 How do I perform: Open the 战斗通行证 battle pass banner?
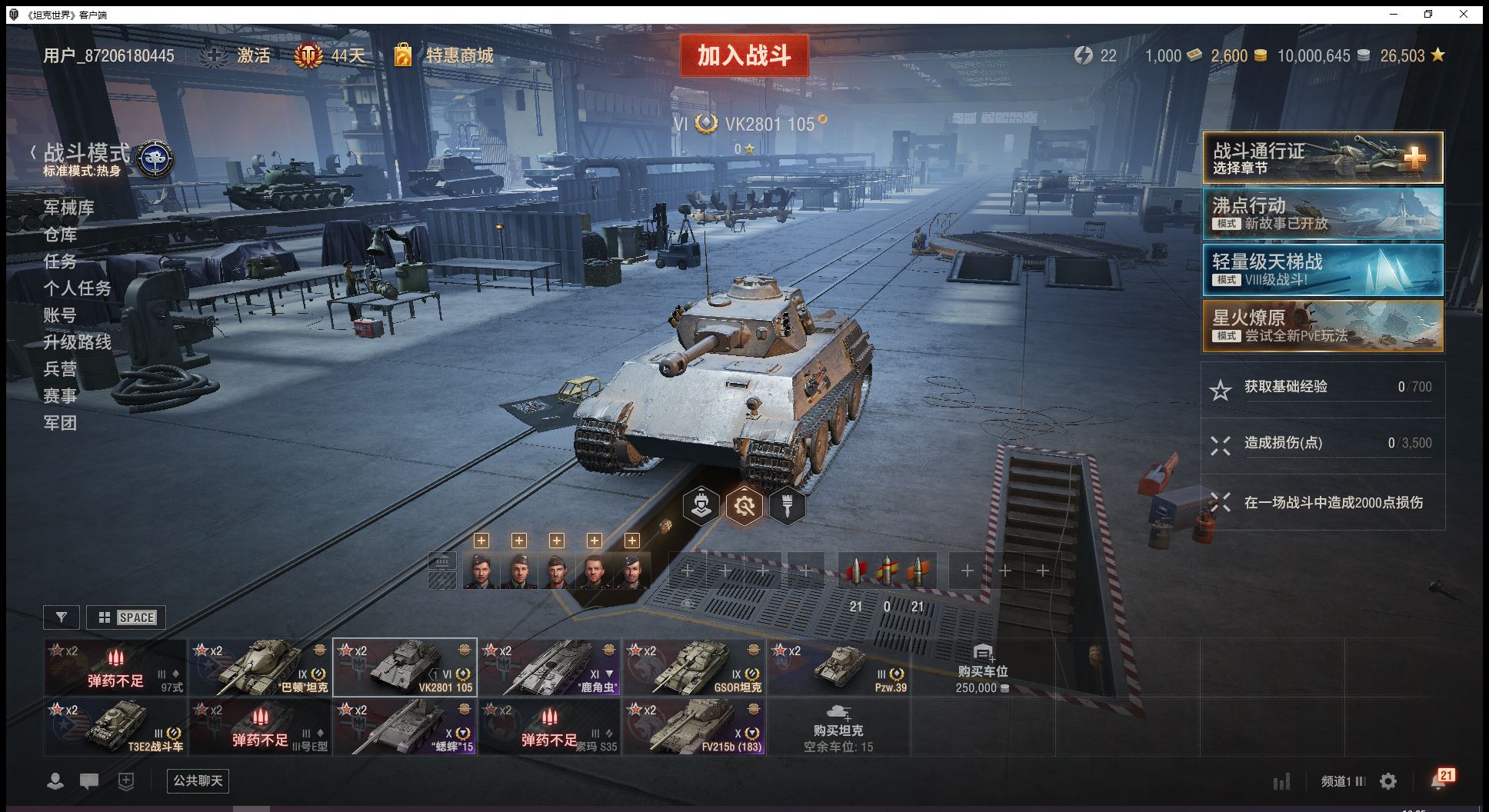pyautogui.click(x=1322, y=158)
